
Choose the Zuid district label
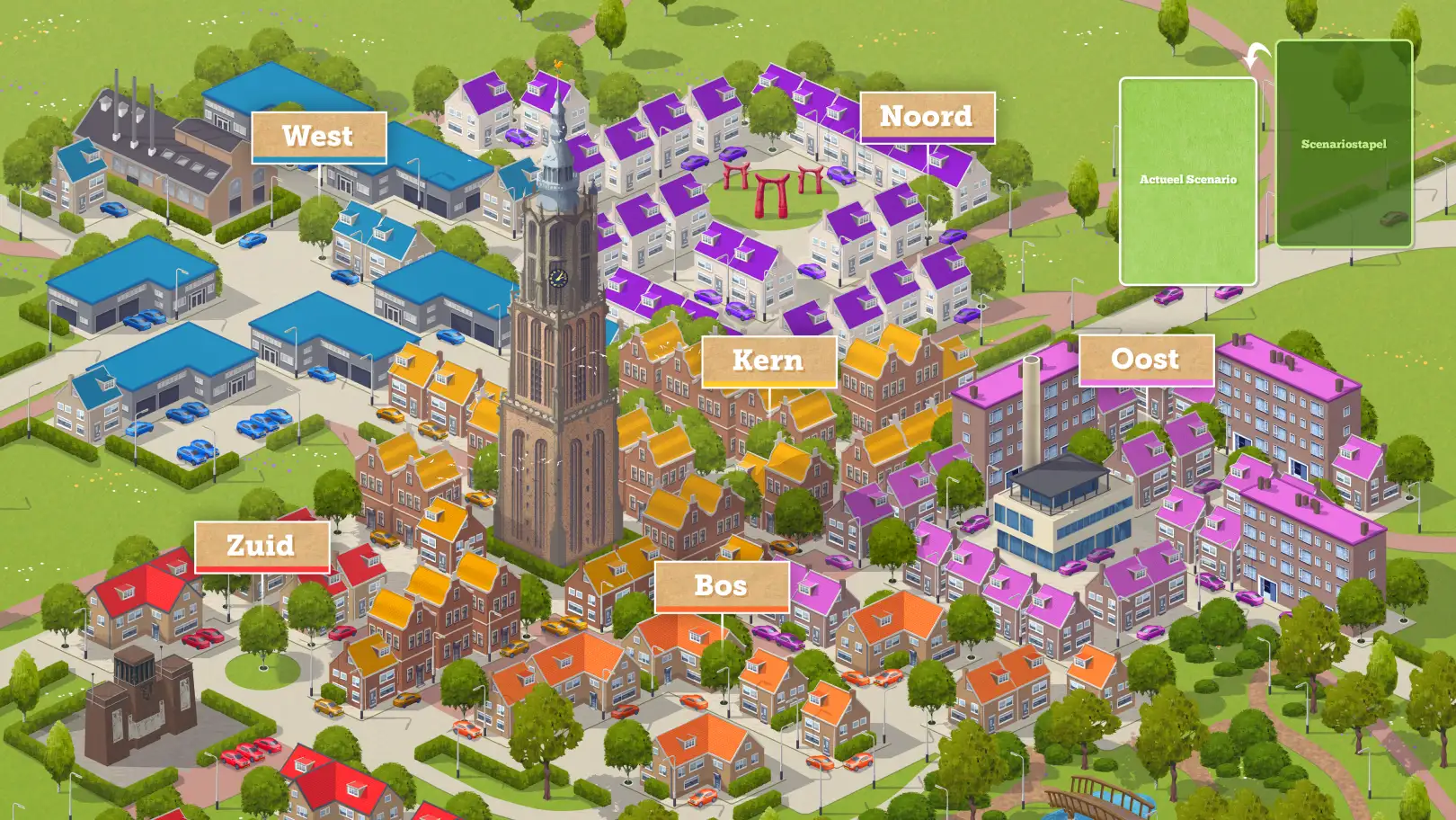[262, 546]
